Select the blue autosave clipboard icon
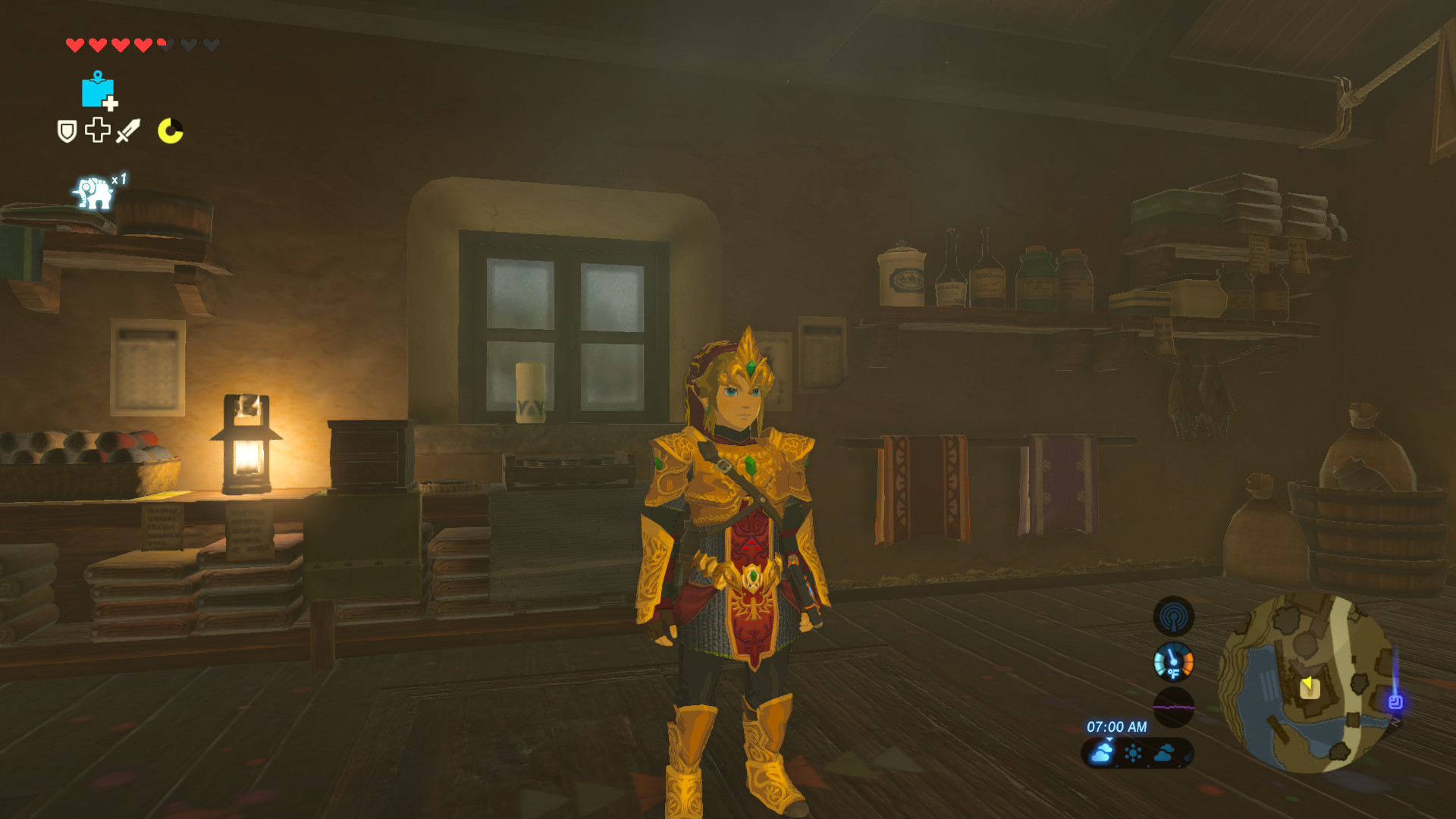This screenshot has width=1456, height=819. (96, 91)
